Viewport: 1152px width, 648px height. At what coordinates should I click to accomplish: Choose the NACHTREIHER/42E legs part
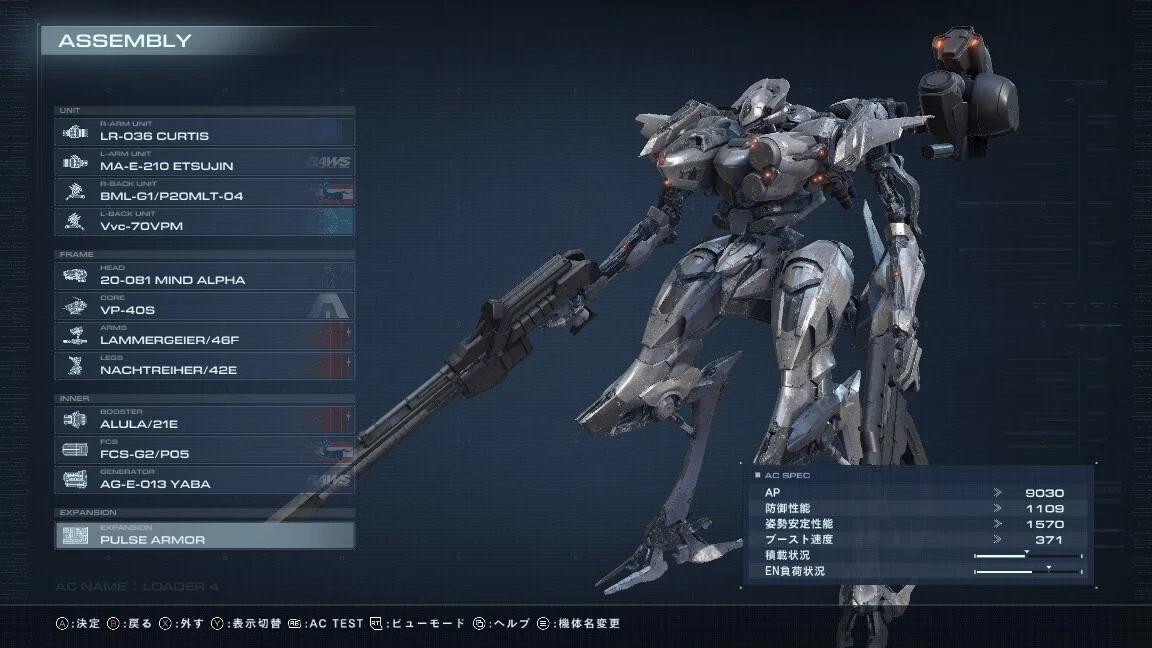[x=205, y=366]
